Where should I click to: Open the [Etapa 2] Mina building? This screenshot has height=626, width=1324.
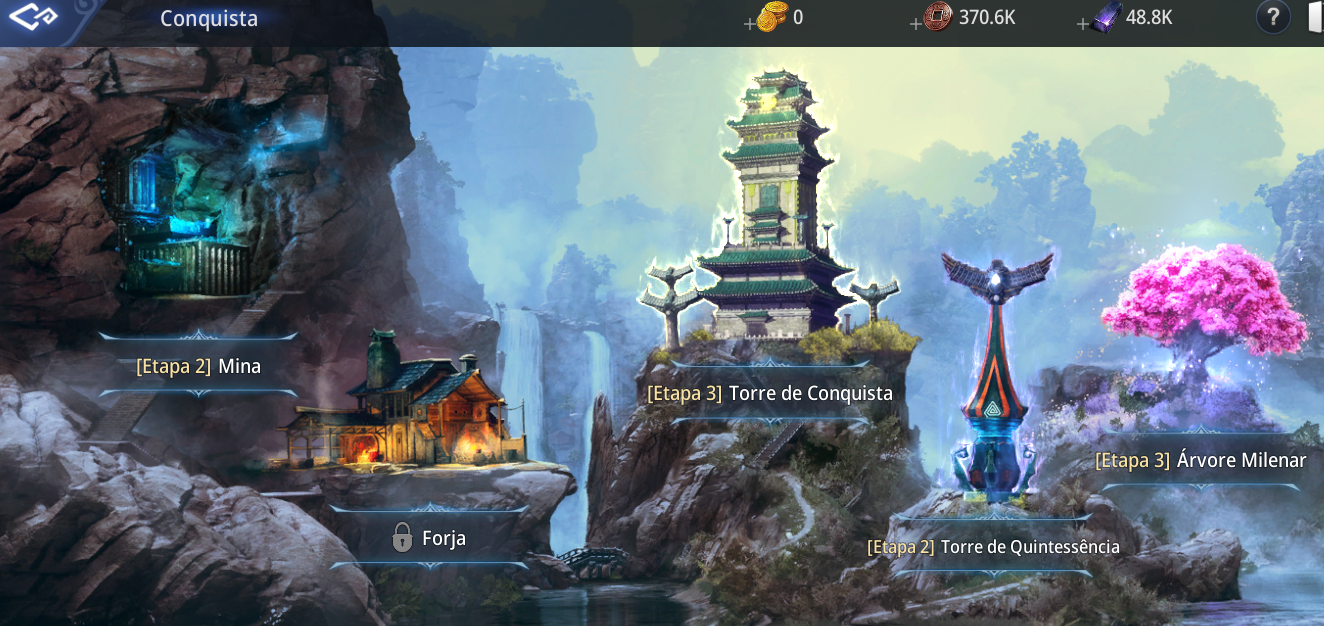point(198,366)
